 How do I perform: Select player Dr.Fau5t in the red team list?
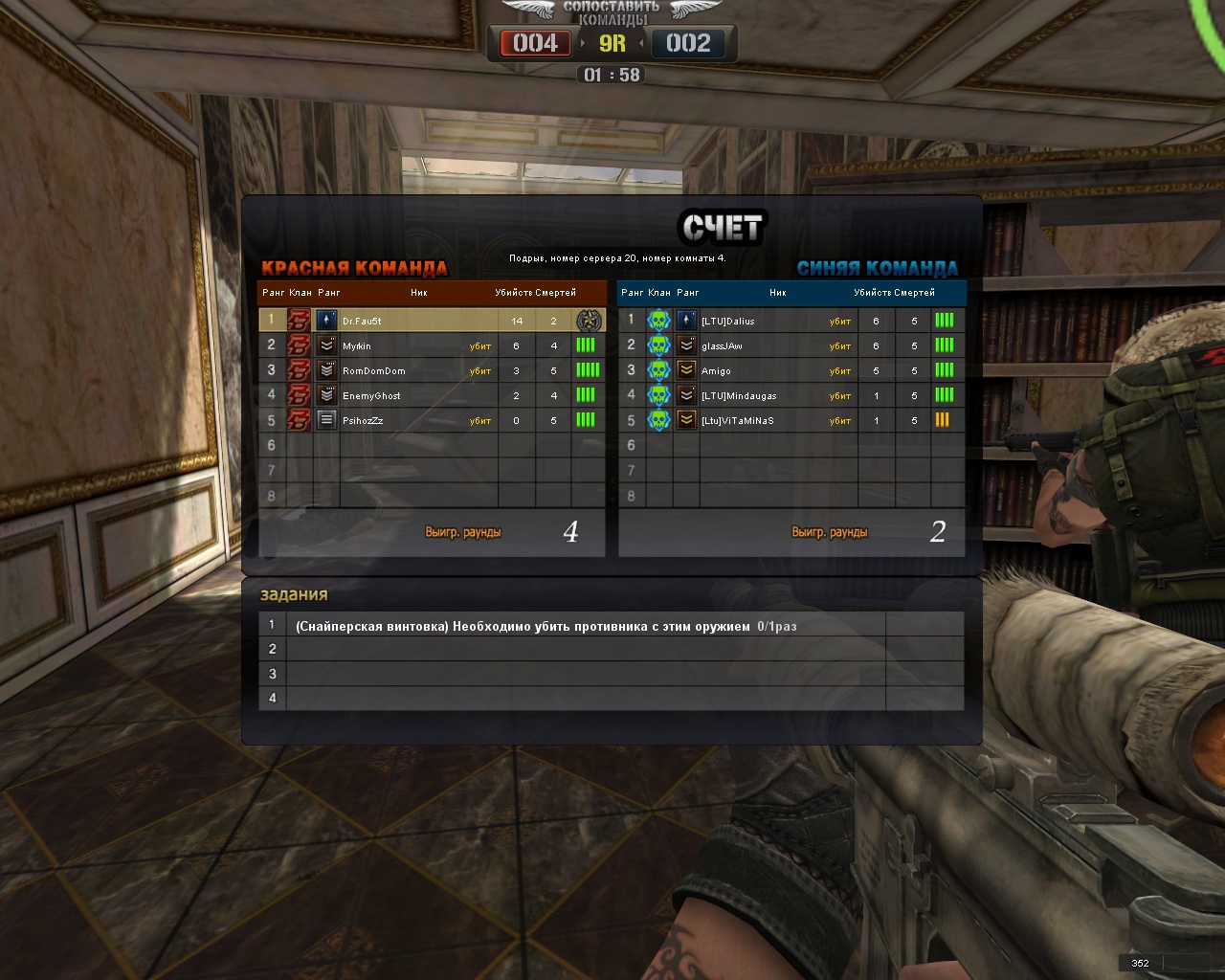pyautogui.click(x=363, y=321)
